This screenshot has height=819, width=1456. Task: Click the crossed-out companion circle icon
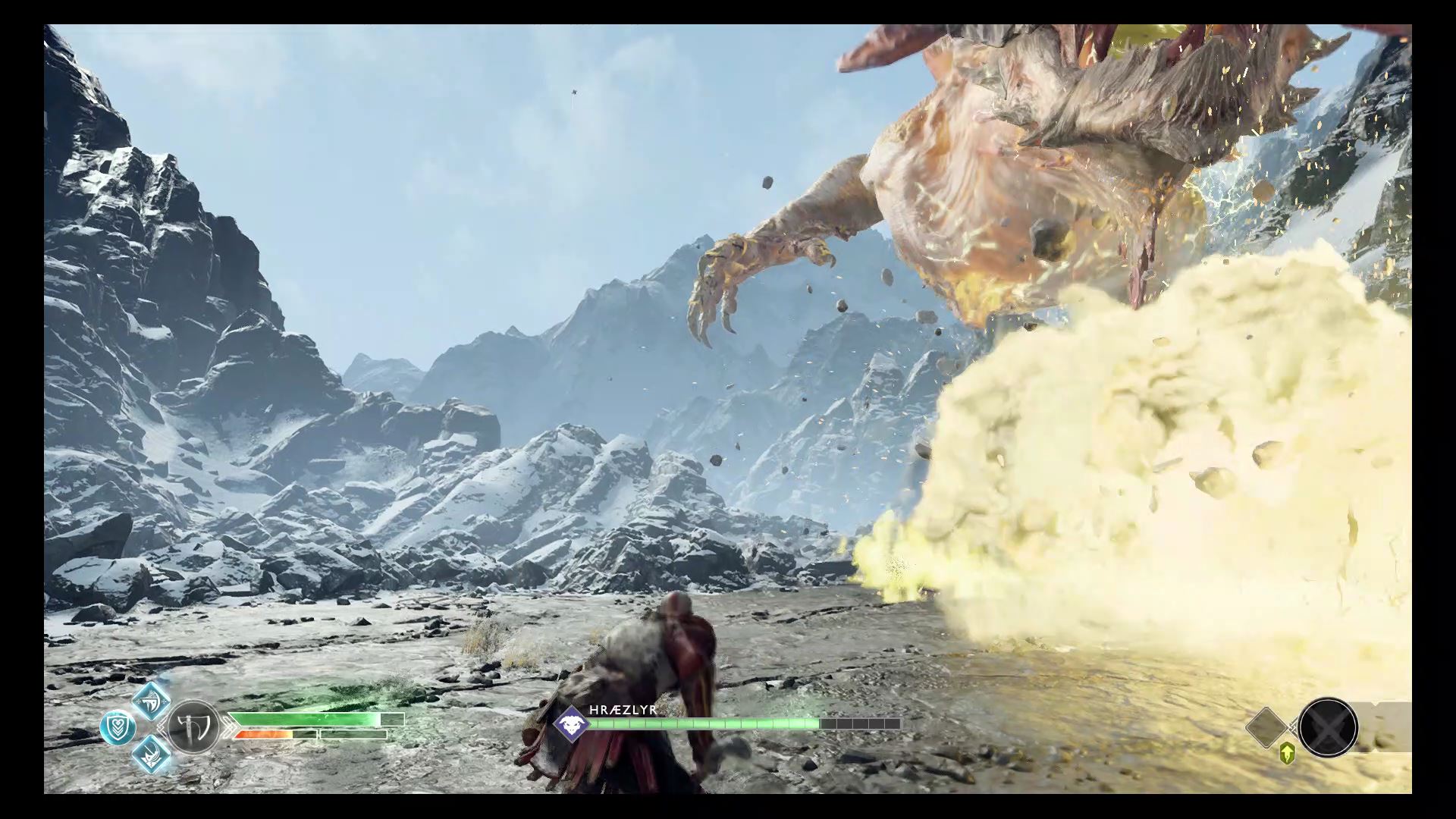(1327, 727)
